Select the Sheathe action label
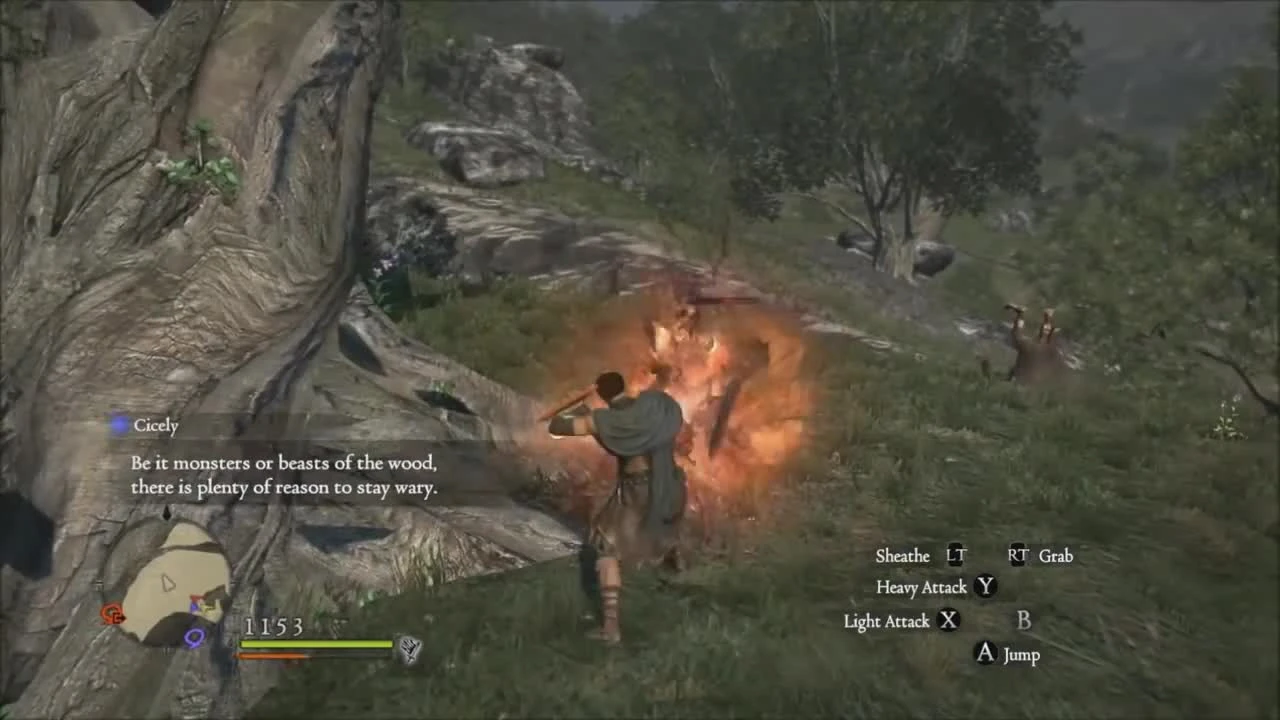 (902, 556)
